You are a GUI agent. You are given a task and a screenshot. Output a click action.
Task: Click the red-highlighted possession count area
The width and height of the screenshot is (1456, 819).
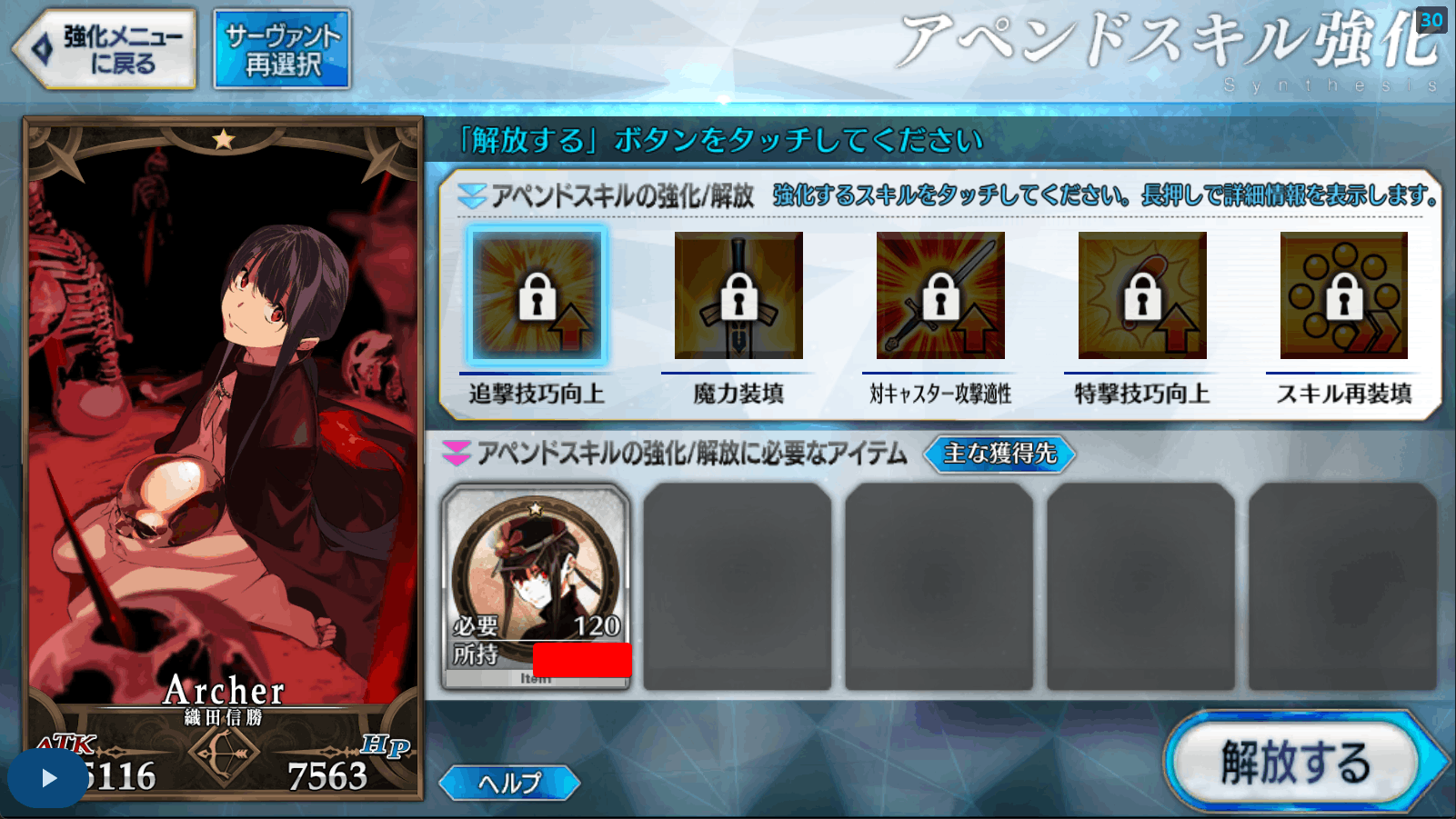click(582, 660)
